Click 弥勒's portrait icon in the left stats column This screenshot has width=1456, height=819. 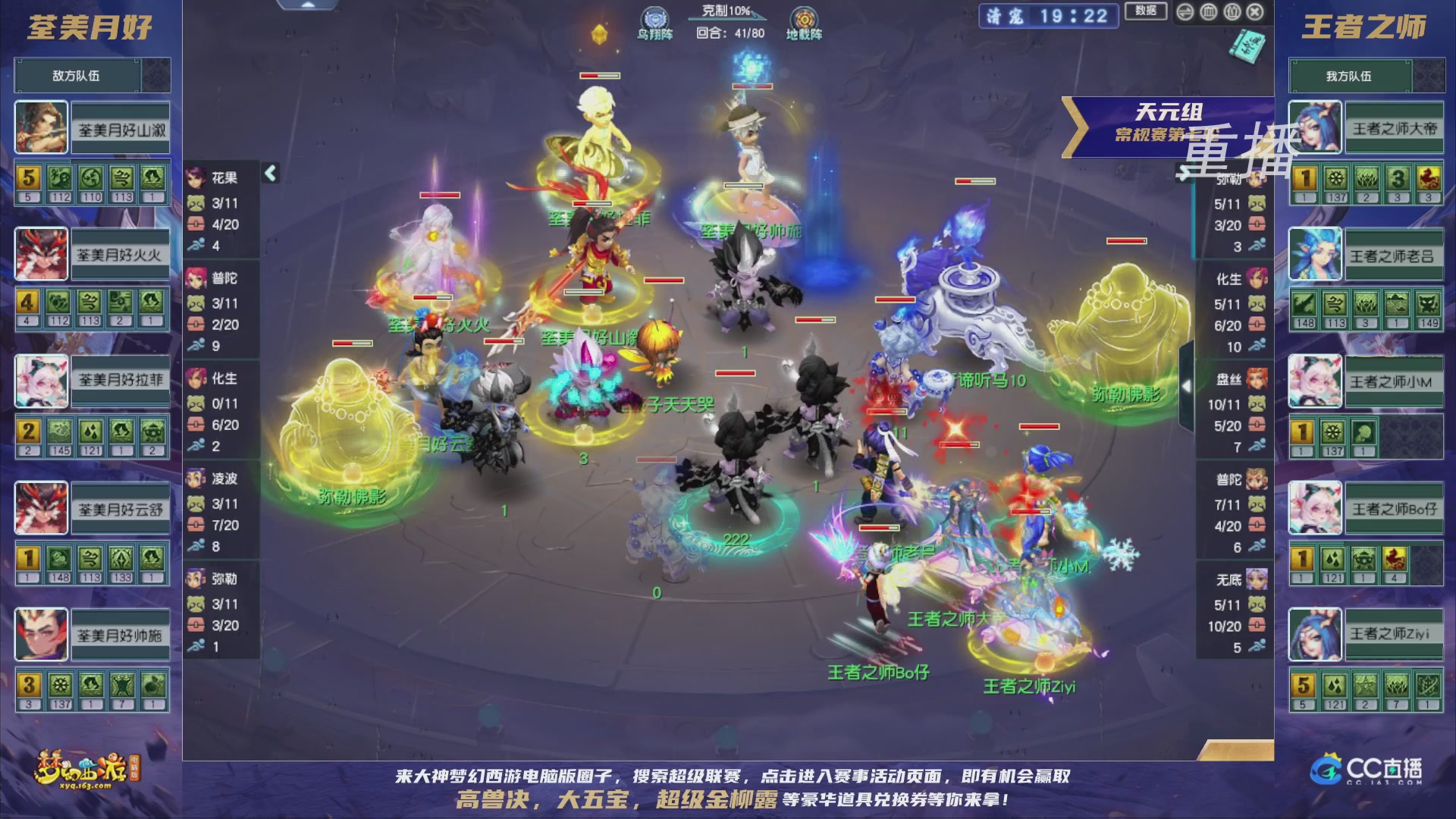click(196, 578)
